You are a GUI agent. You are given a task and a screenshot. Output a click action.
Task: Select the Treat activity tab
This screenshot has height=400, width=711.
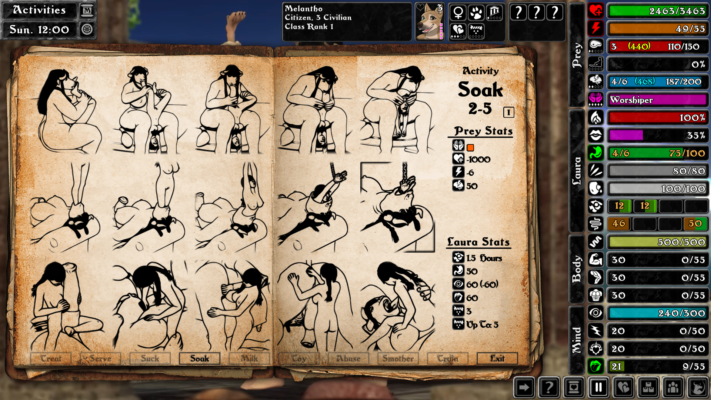click(x=51, y=358)
